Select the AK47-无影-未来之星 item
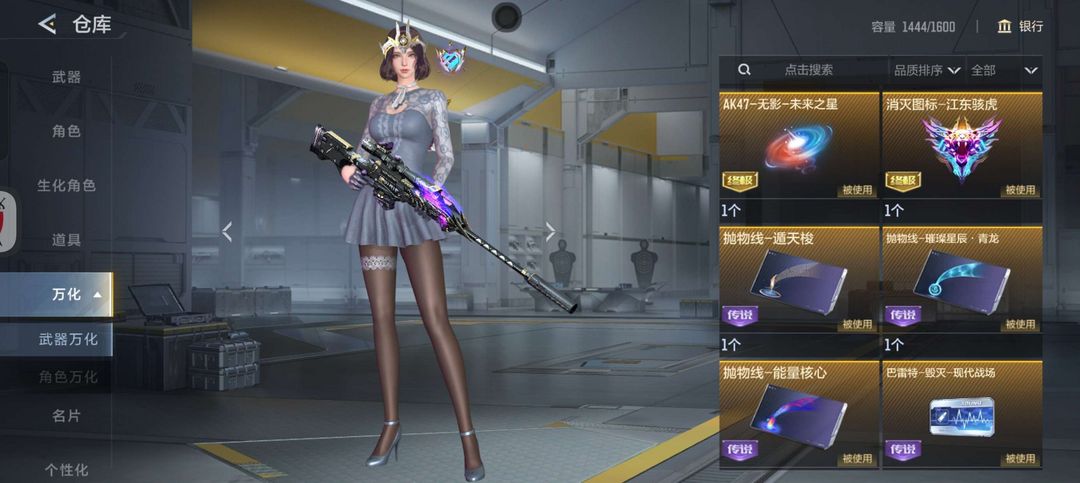 point(799,146)
